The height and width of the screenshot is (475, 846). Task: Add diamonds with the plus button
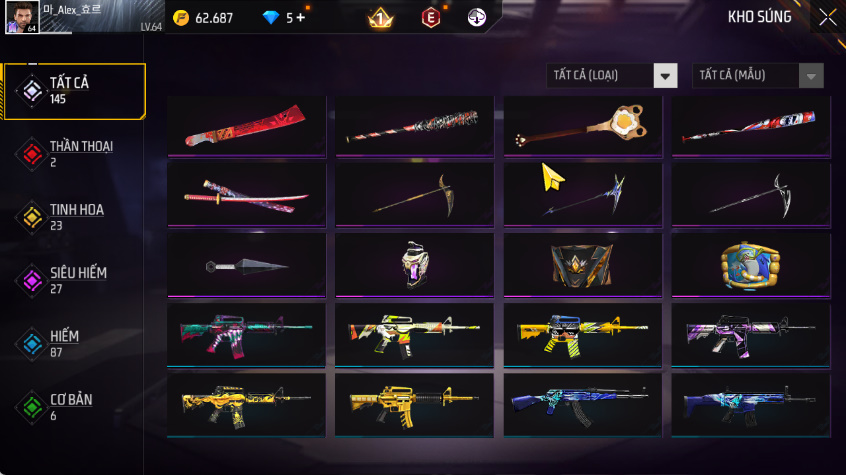tap(301, 18)
